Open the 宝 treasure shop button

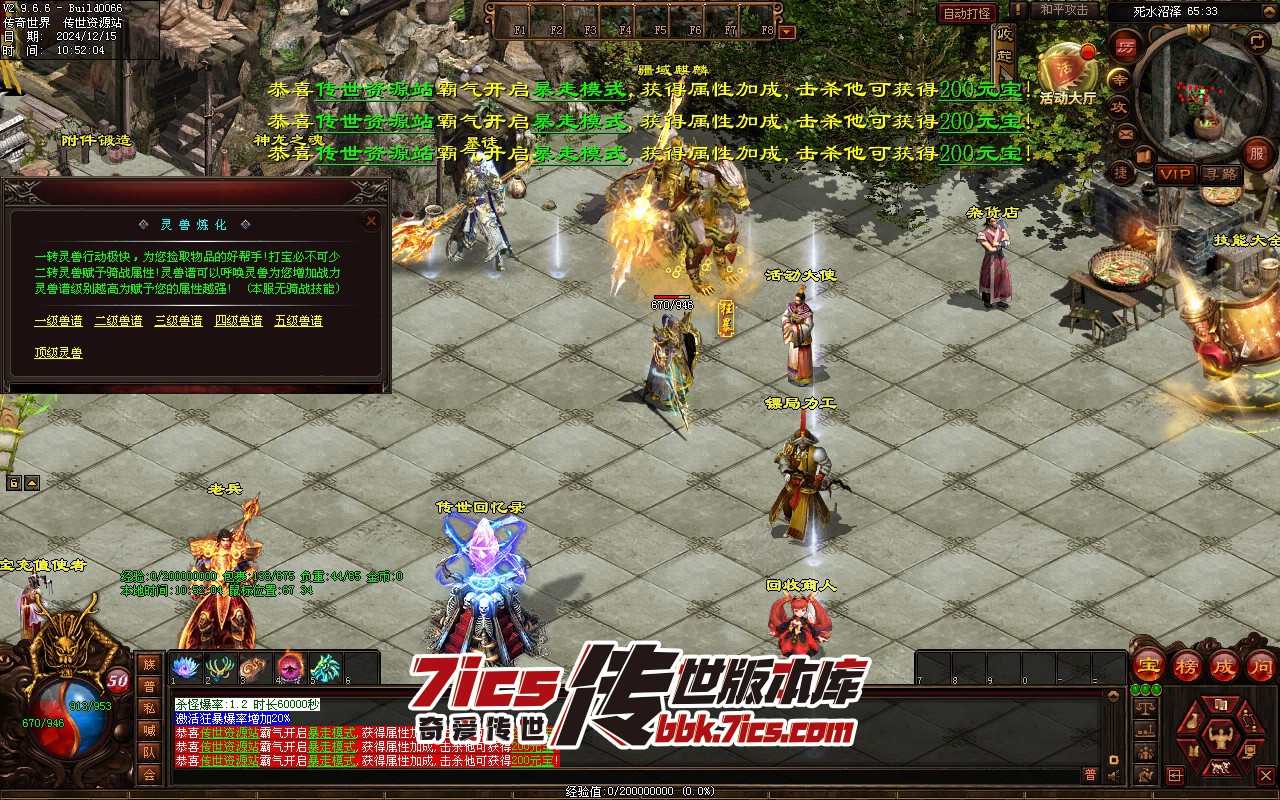[x=1148, y=665]
